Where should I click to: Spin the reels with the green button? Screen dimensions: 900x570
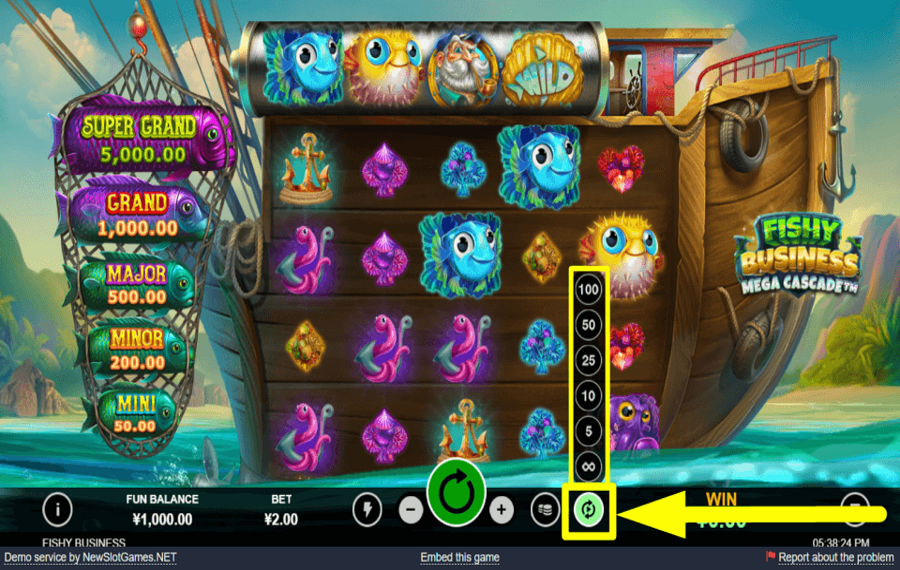(x=456, y=494)
